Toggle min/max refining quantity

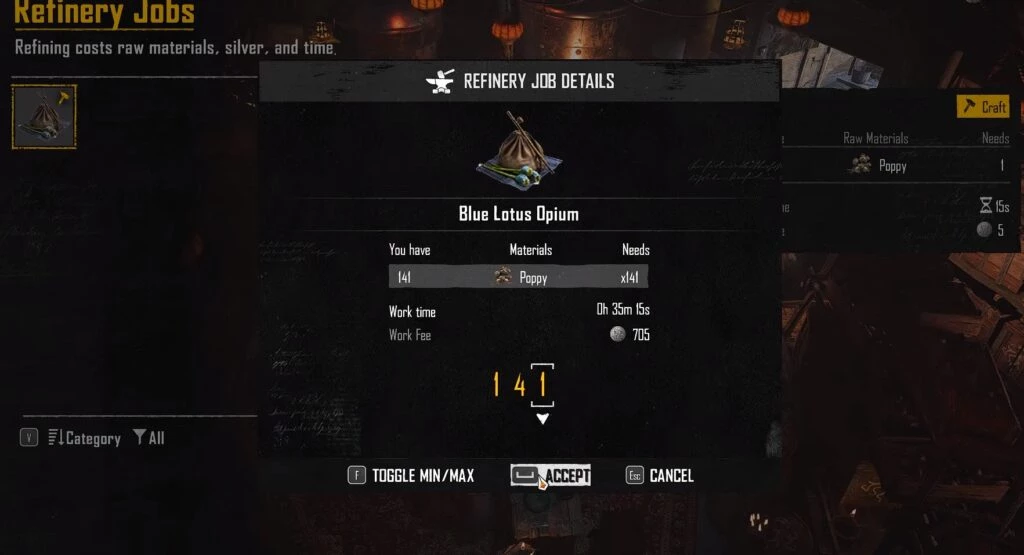411,476
